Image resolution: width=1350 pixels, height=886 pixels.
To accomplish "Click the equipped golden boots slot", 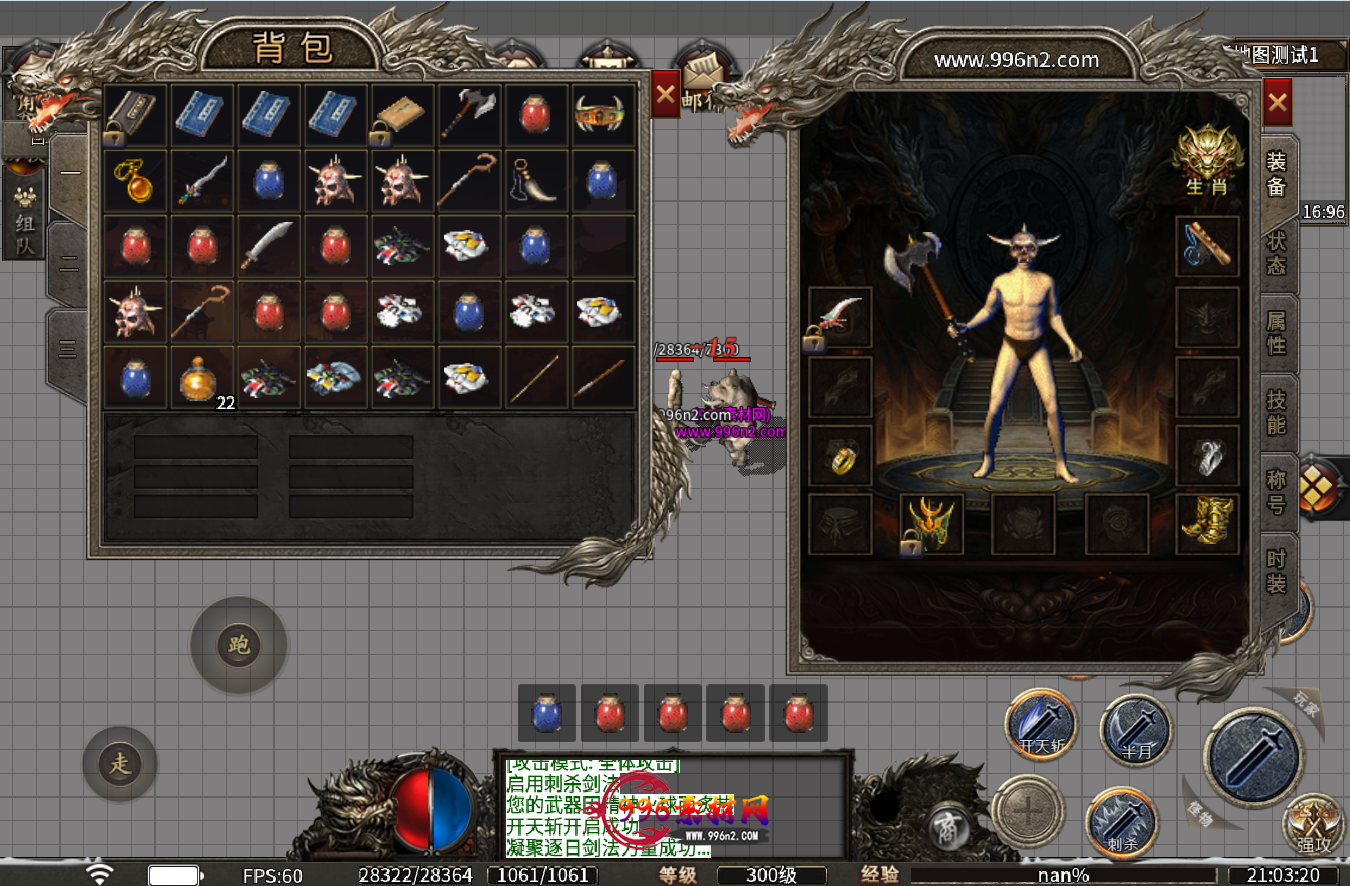I will [1207, 523].
